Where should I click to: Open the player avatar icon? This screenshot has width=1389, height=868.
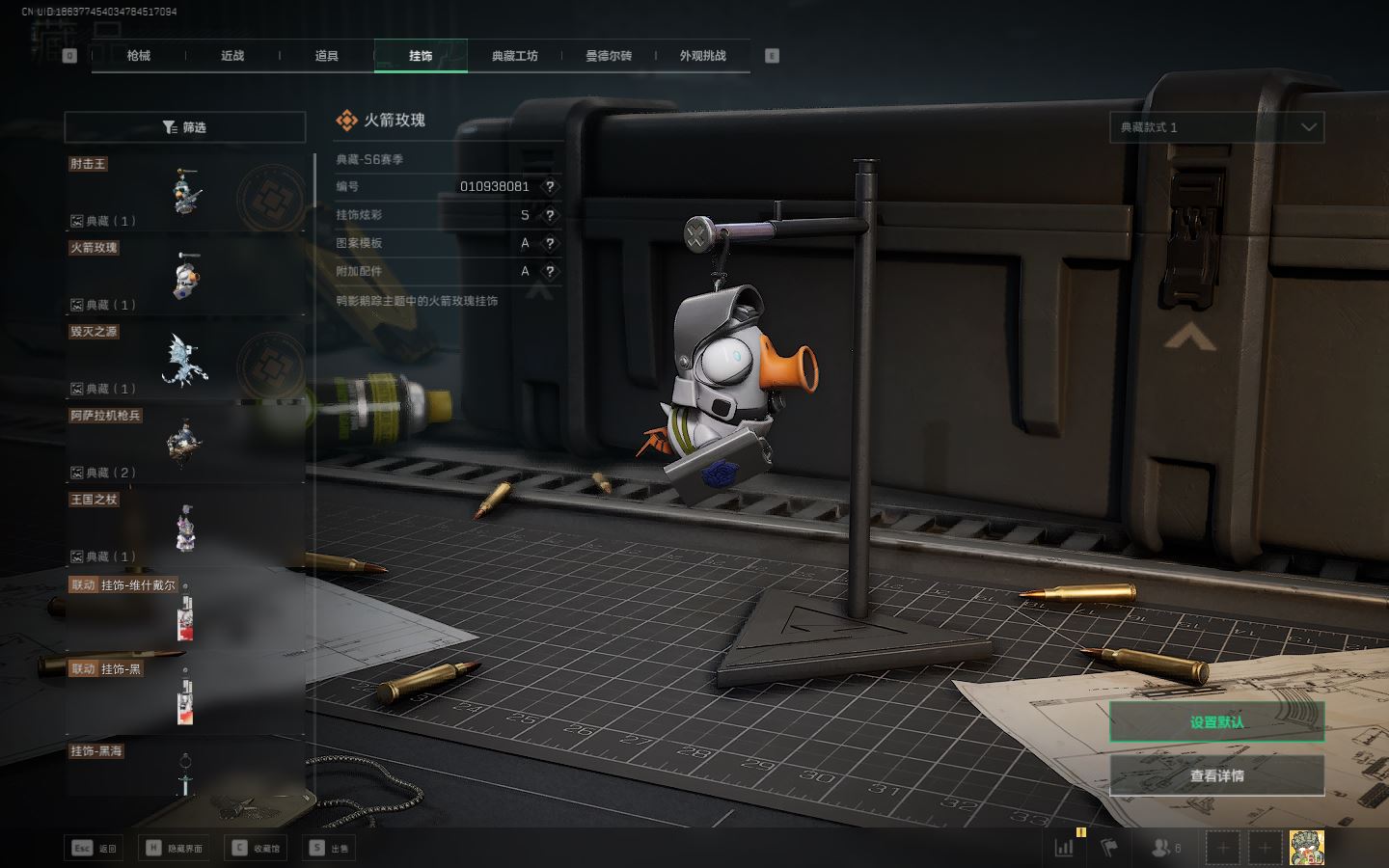(x=1306, y=848)
